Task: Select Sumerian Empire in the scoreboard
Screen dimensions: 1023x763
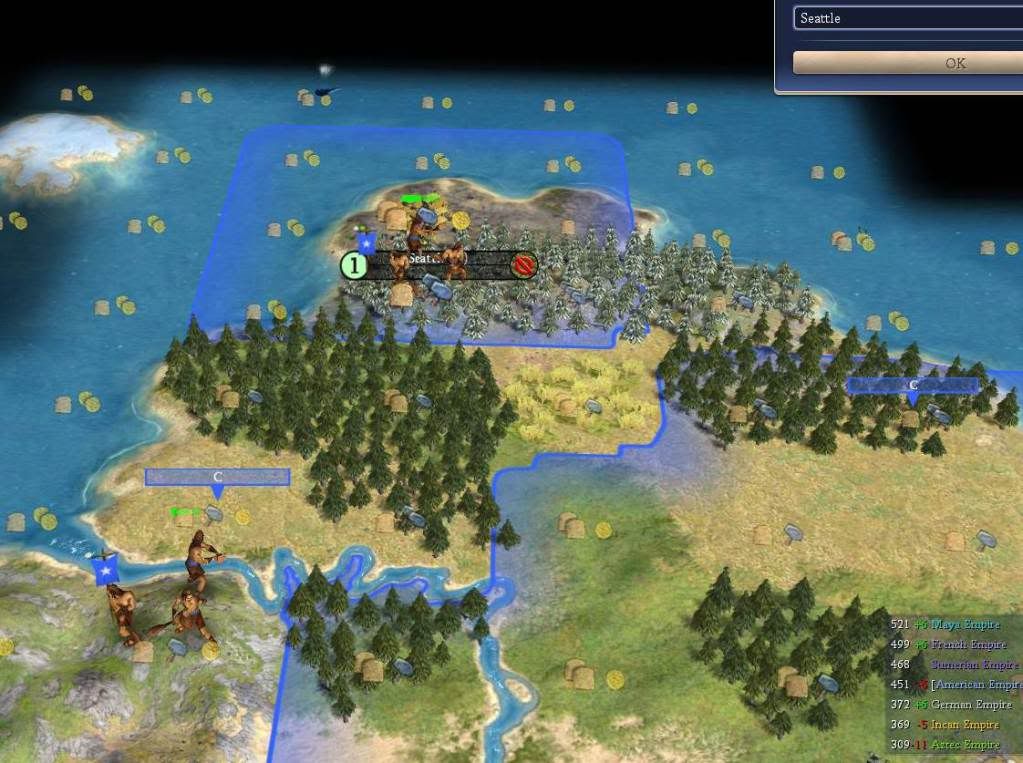Action: tap(974, 665)
